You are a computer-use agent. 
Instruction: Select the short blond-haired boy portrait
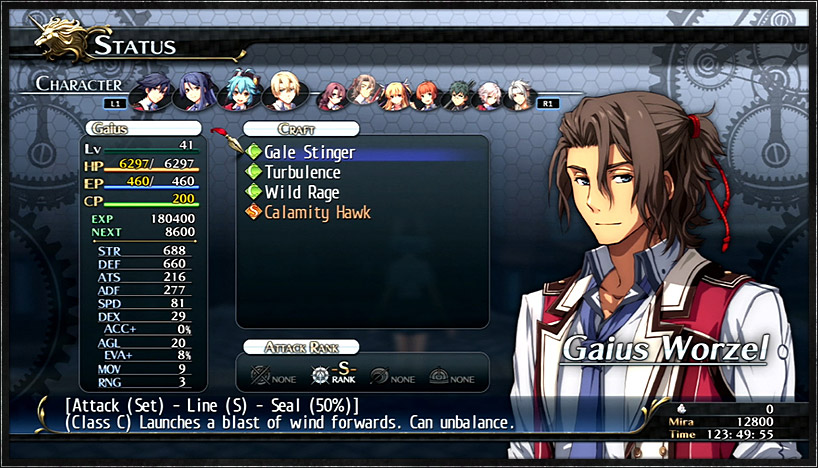pyautogui.click(x=282, y=90)
